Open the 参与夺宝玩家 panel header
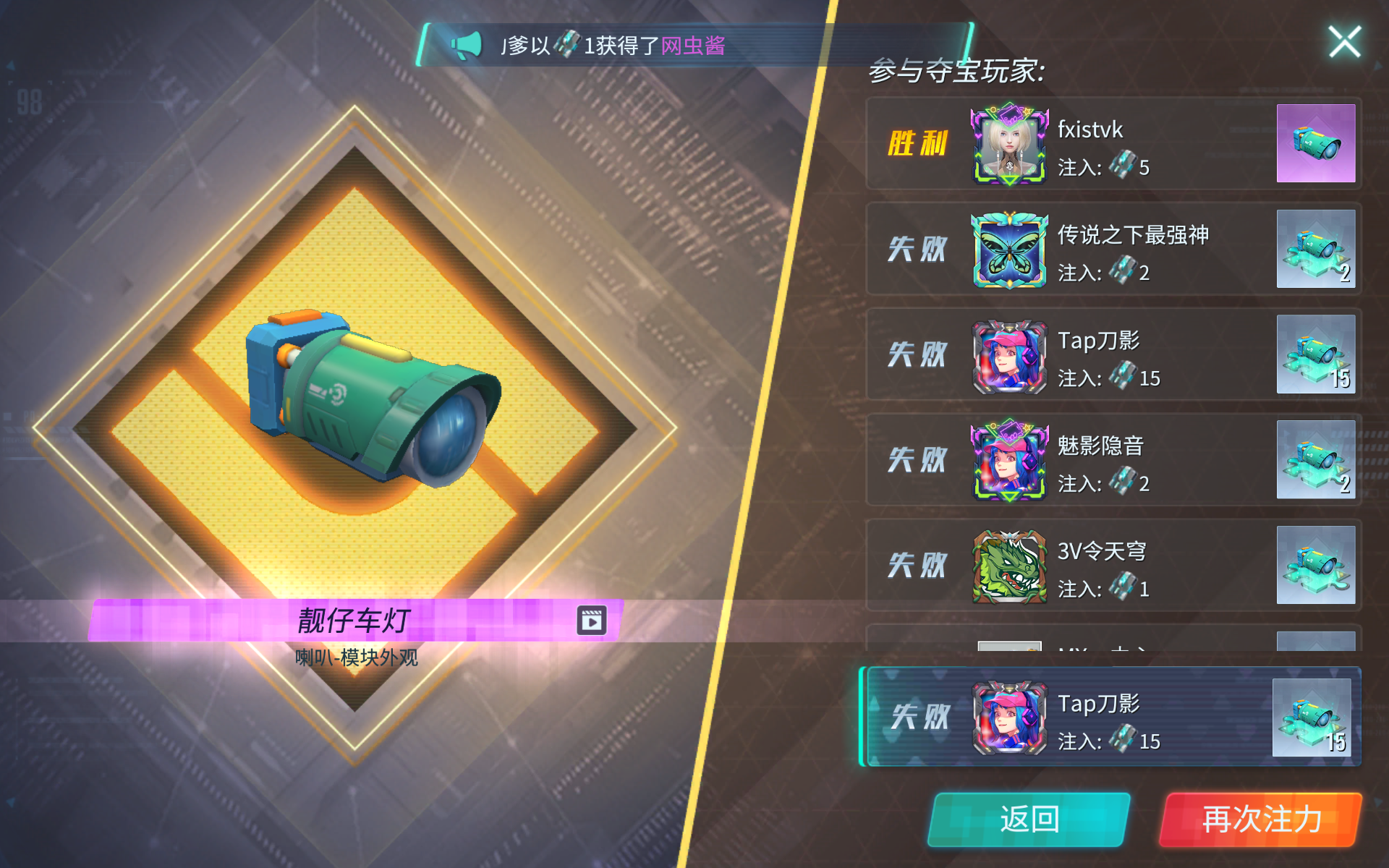Screen dimensions: 1389x868 pos(955,72)
